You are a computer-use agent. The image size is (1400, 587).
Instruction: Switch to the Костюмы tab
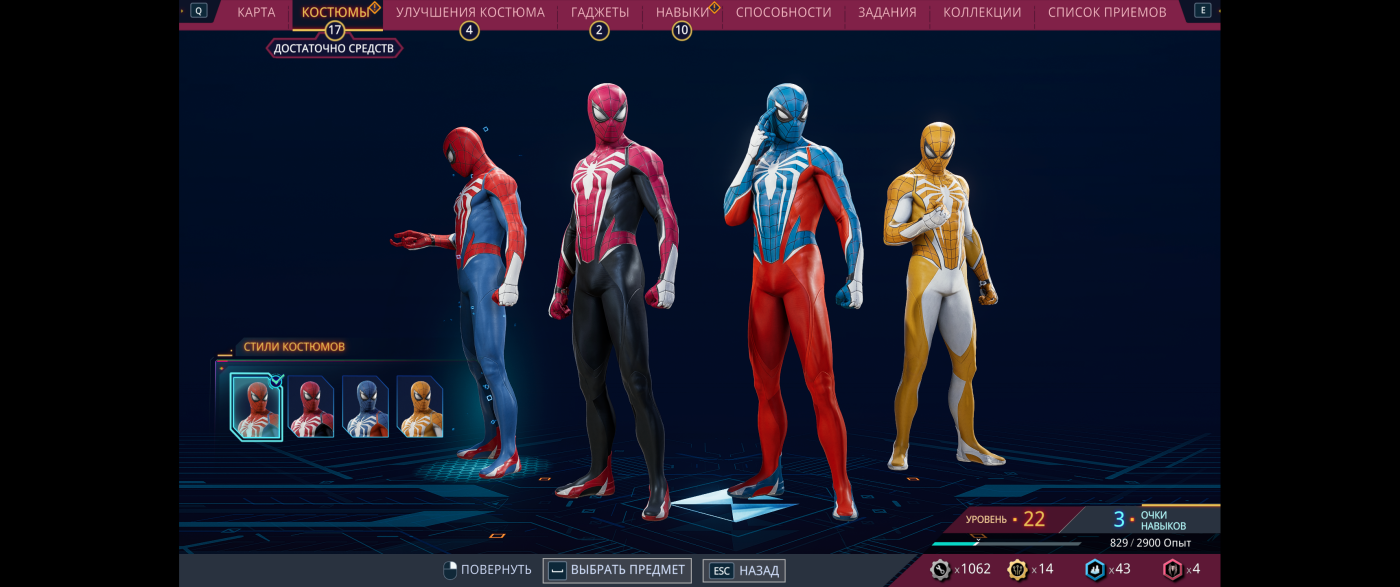click(x=336, y=13)
